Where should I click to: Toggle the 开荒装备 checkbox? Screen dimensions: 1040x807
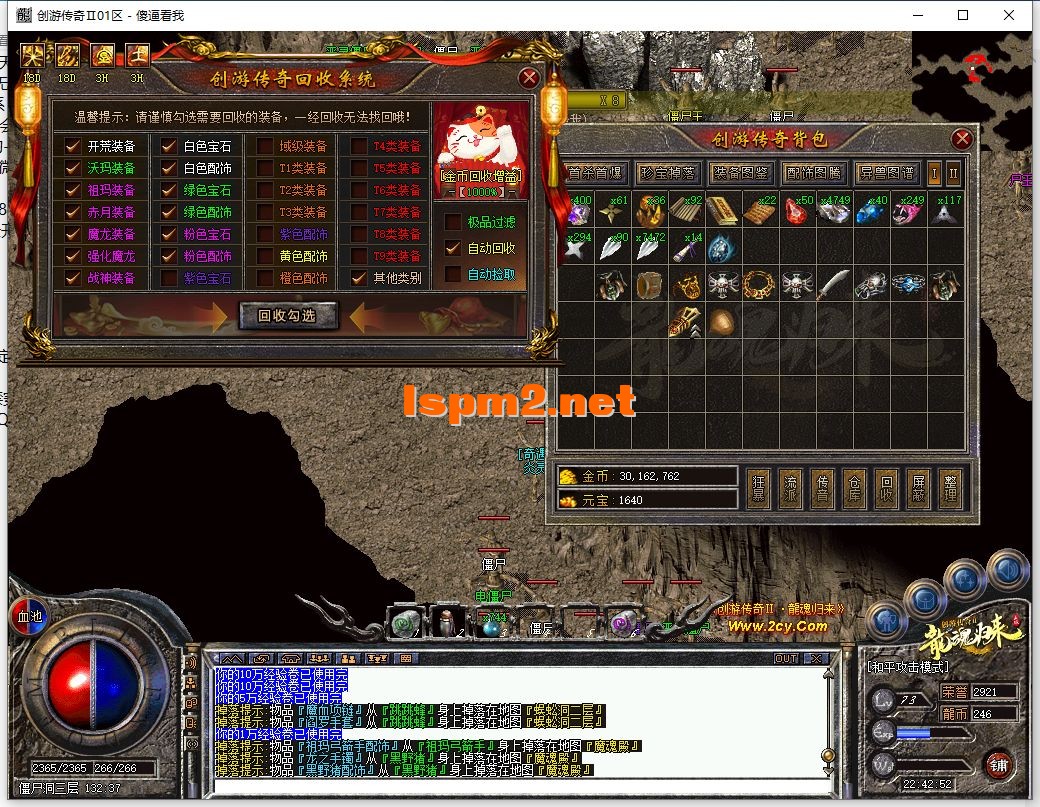point(73,146)
